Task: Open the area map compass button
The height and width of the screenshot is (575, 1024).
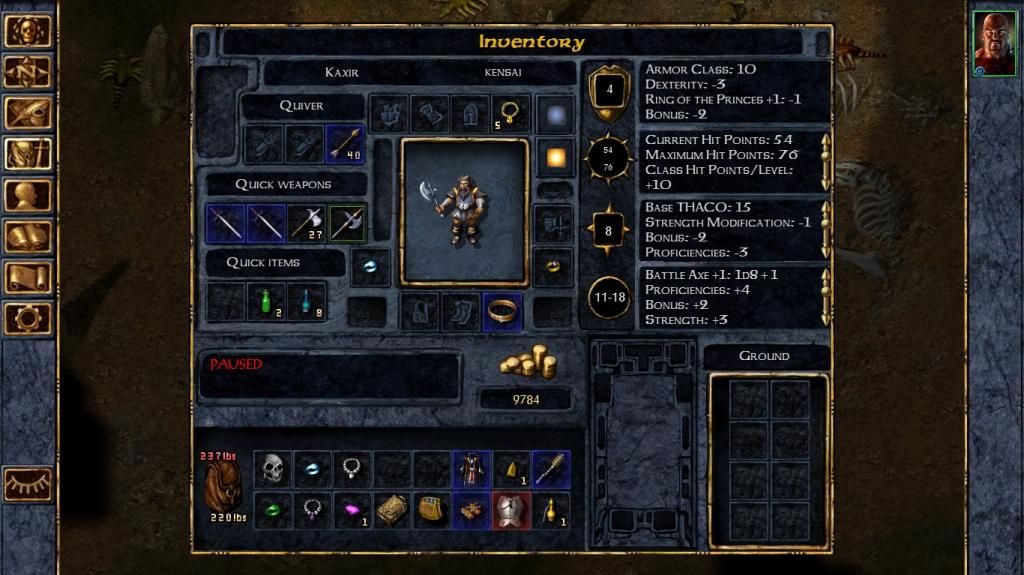Action: point(27,72)
